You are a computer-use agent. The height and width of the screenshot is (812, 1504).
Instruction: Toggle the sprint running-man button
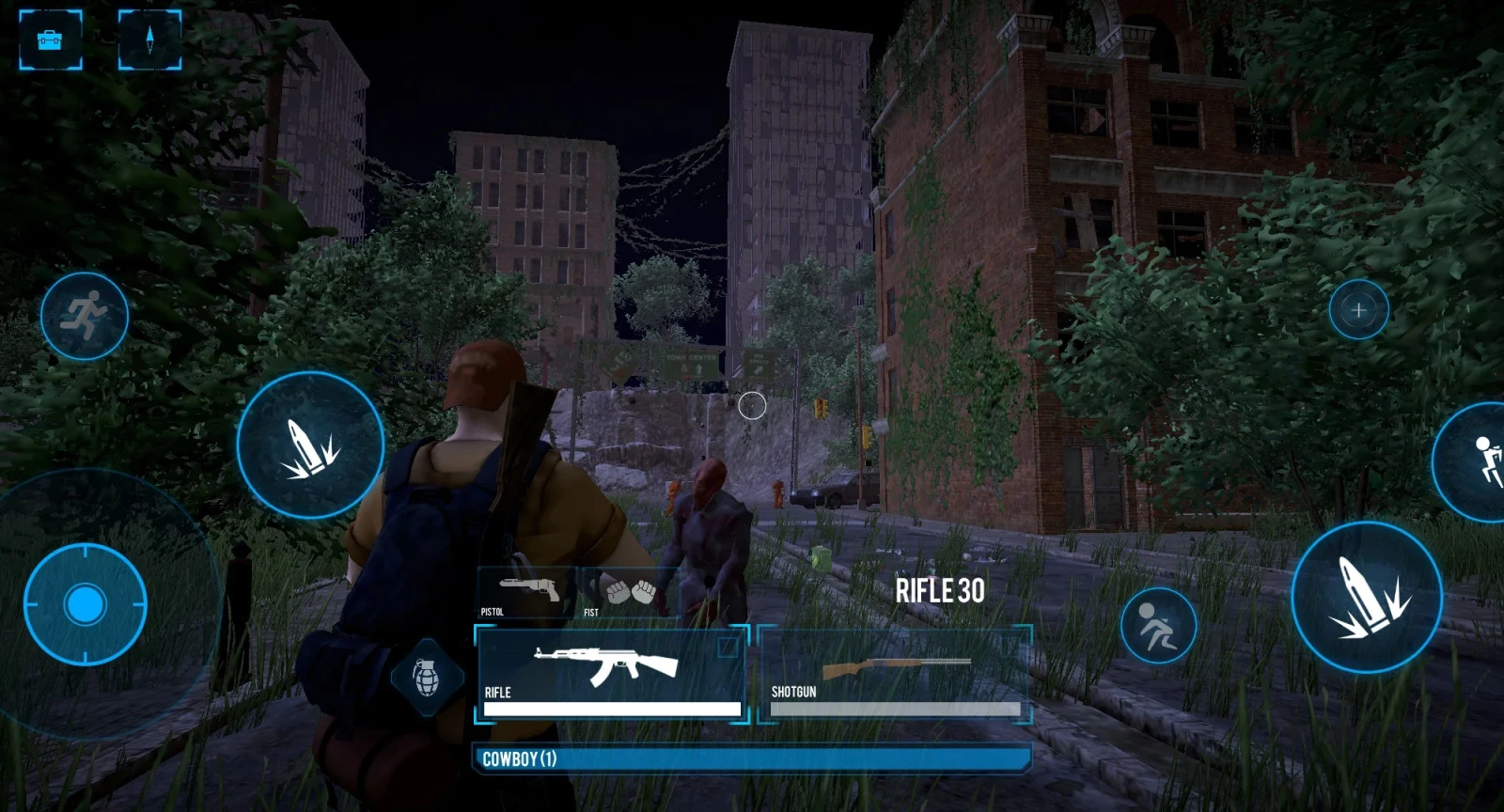coord(85,315)
